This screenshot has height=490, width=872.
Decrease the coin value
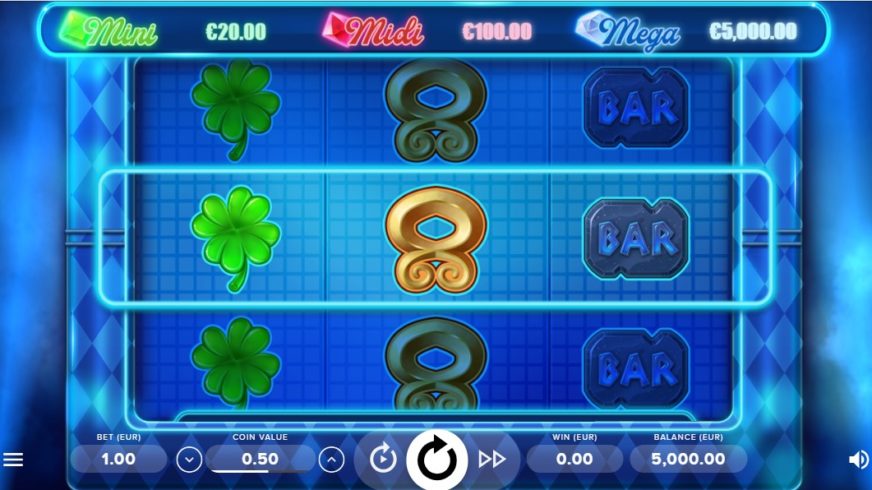click(189, 460)
